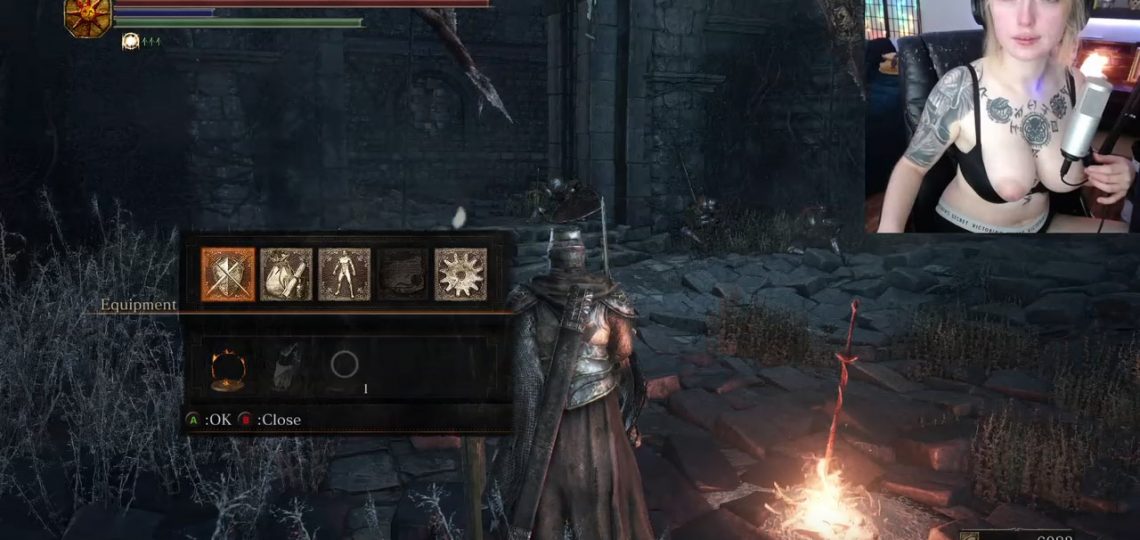
Task: Select the Status human figure icon
Action: tap(344, 274)
